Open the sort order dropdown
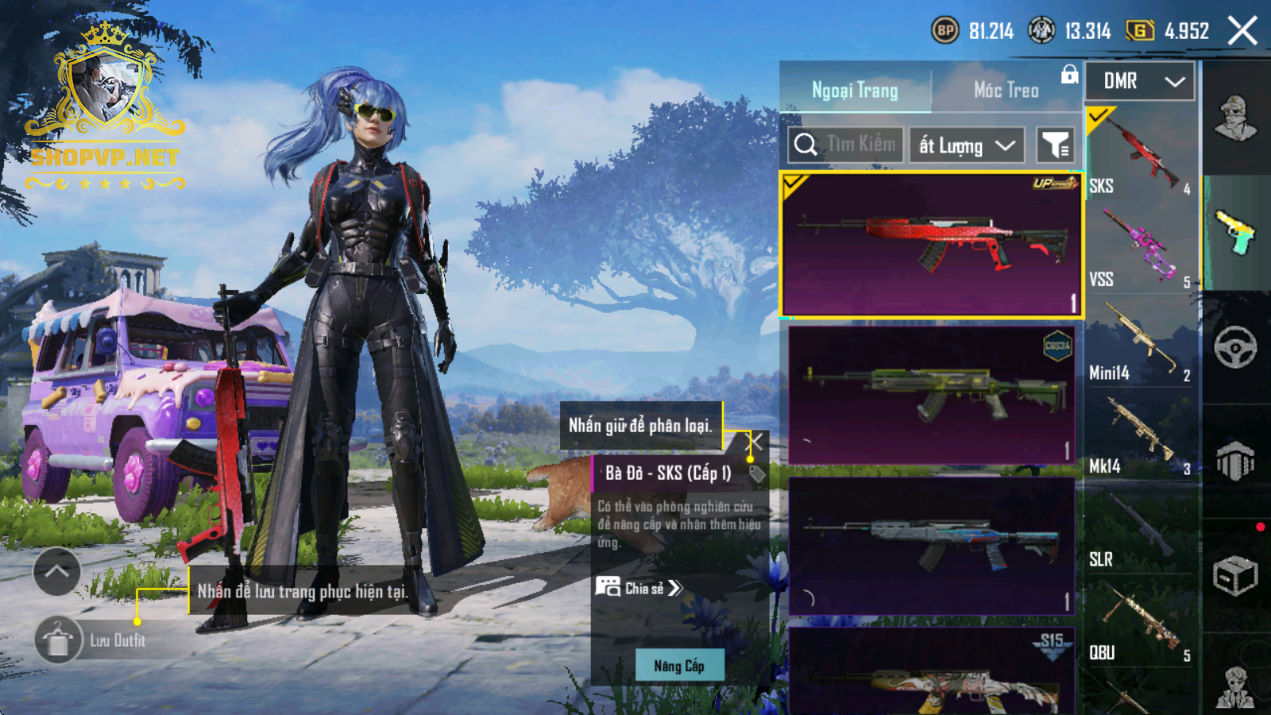This screenshot has height=715, width=1271. (x=966, y=146)
